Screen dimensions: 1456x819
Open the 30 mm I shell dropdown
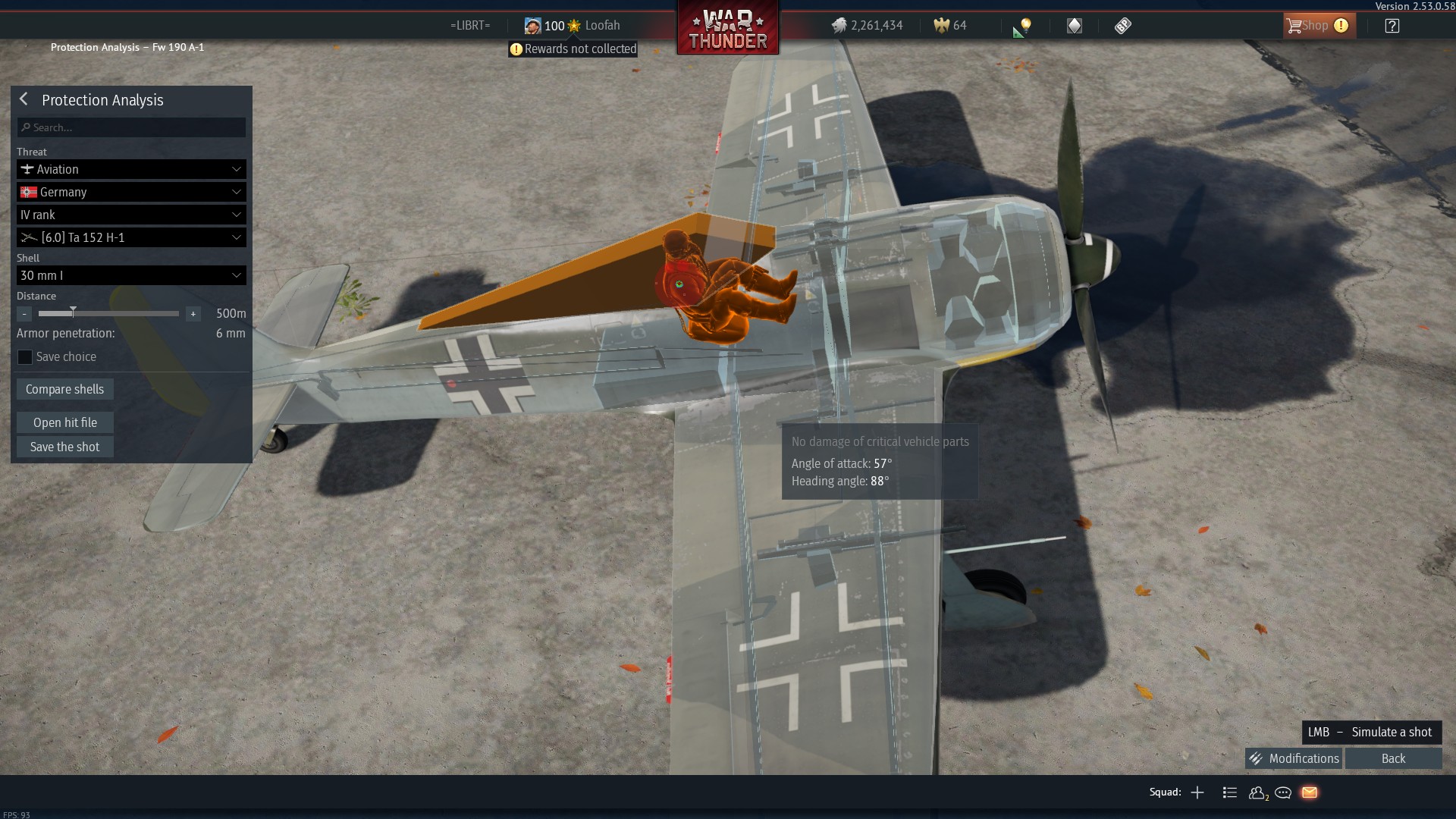131,275
